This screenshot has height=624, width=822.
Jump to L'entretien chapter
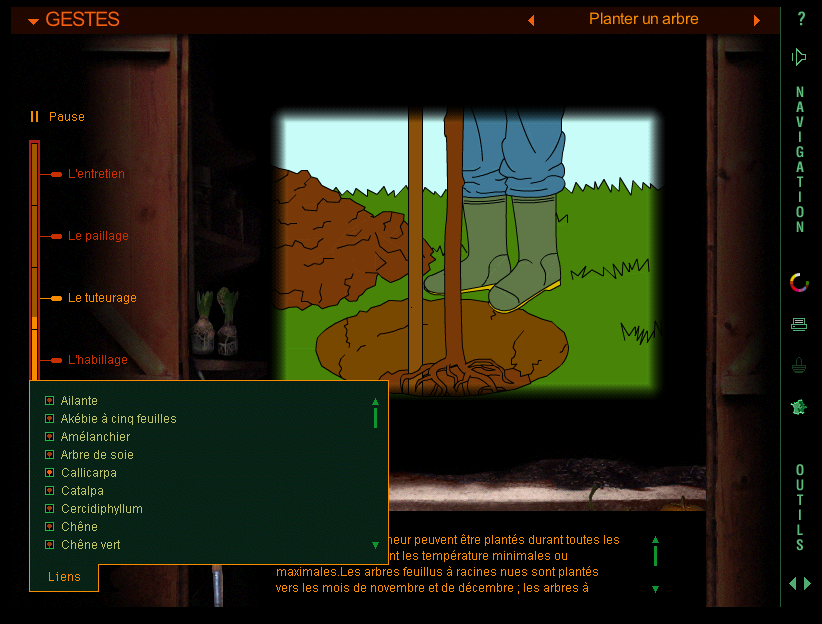95,174
